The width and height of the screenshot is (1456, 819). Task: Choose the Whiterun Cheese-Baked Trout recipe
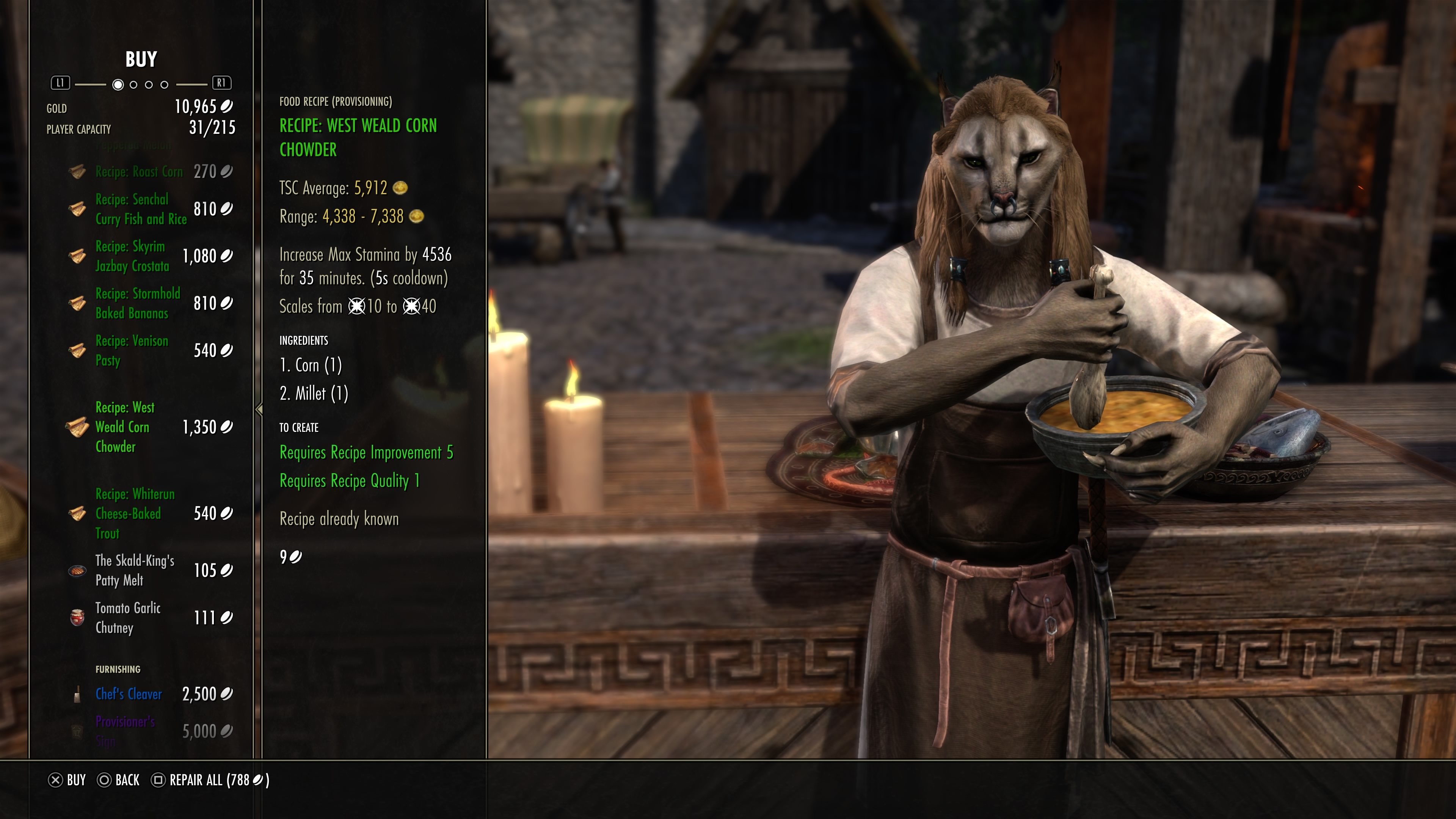(135, 514)
